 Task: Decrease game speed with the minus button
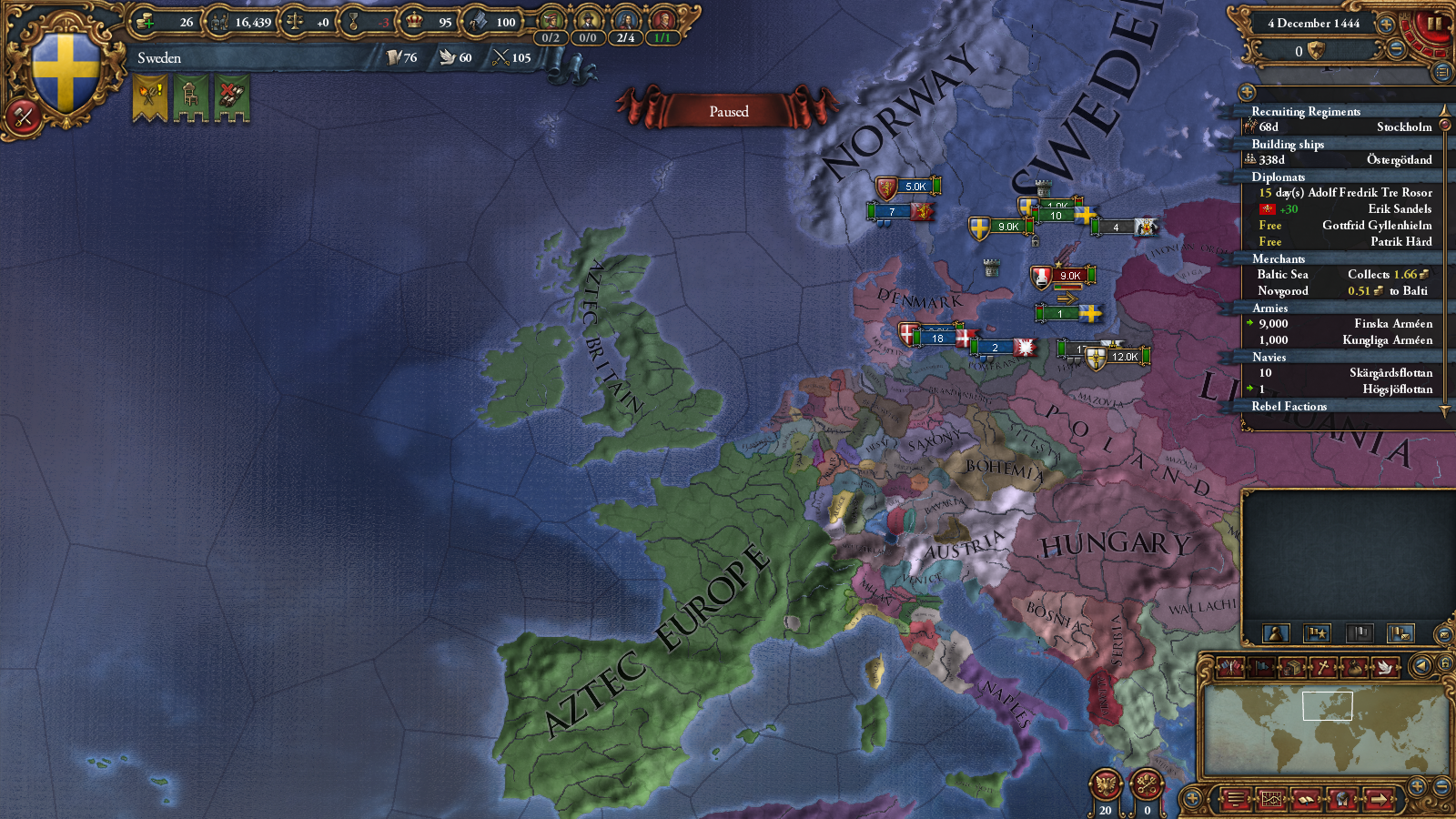pos(1396,51)
